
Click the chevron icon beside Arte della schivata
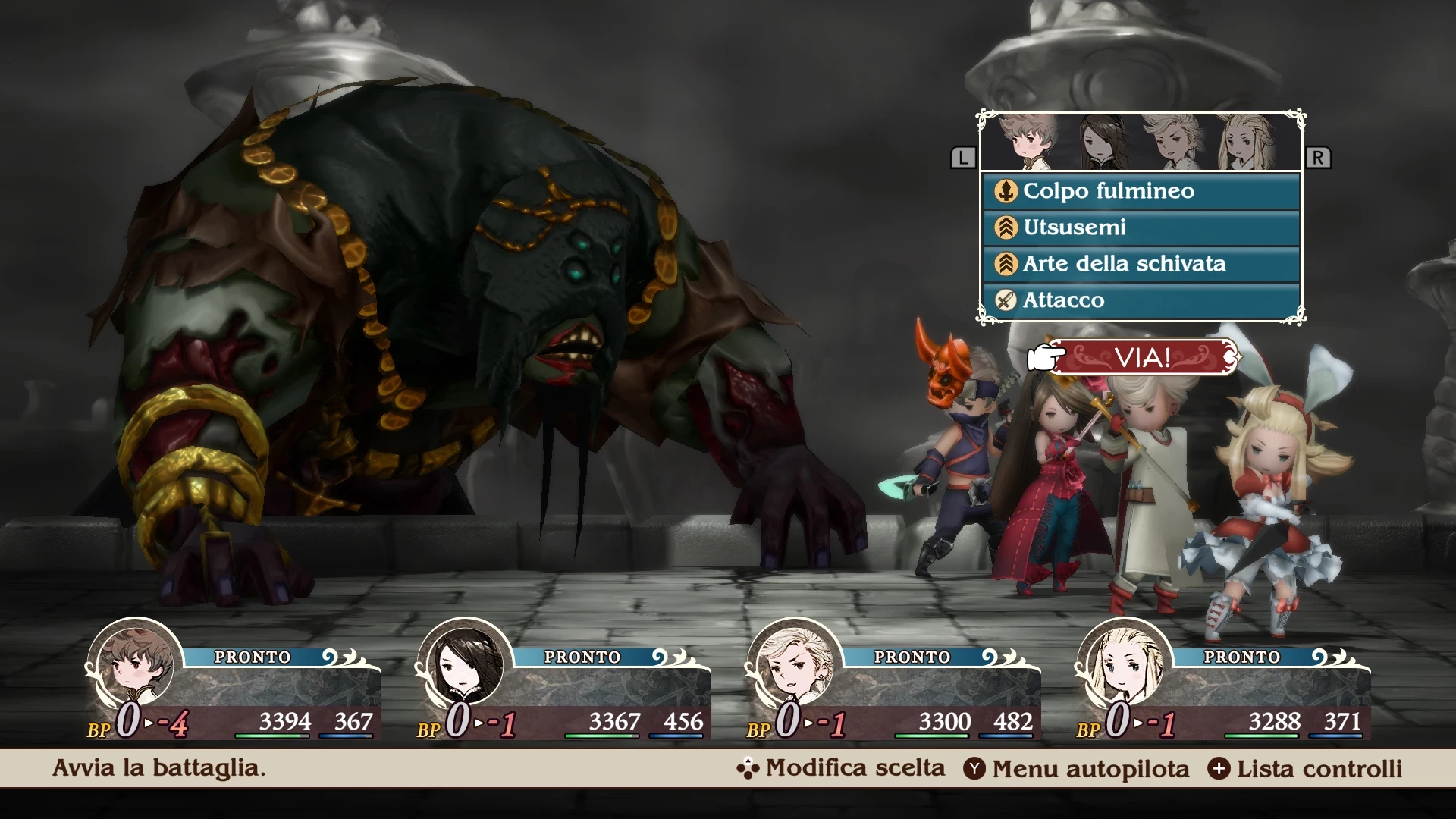[1006, 264]
